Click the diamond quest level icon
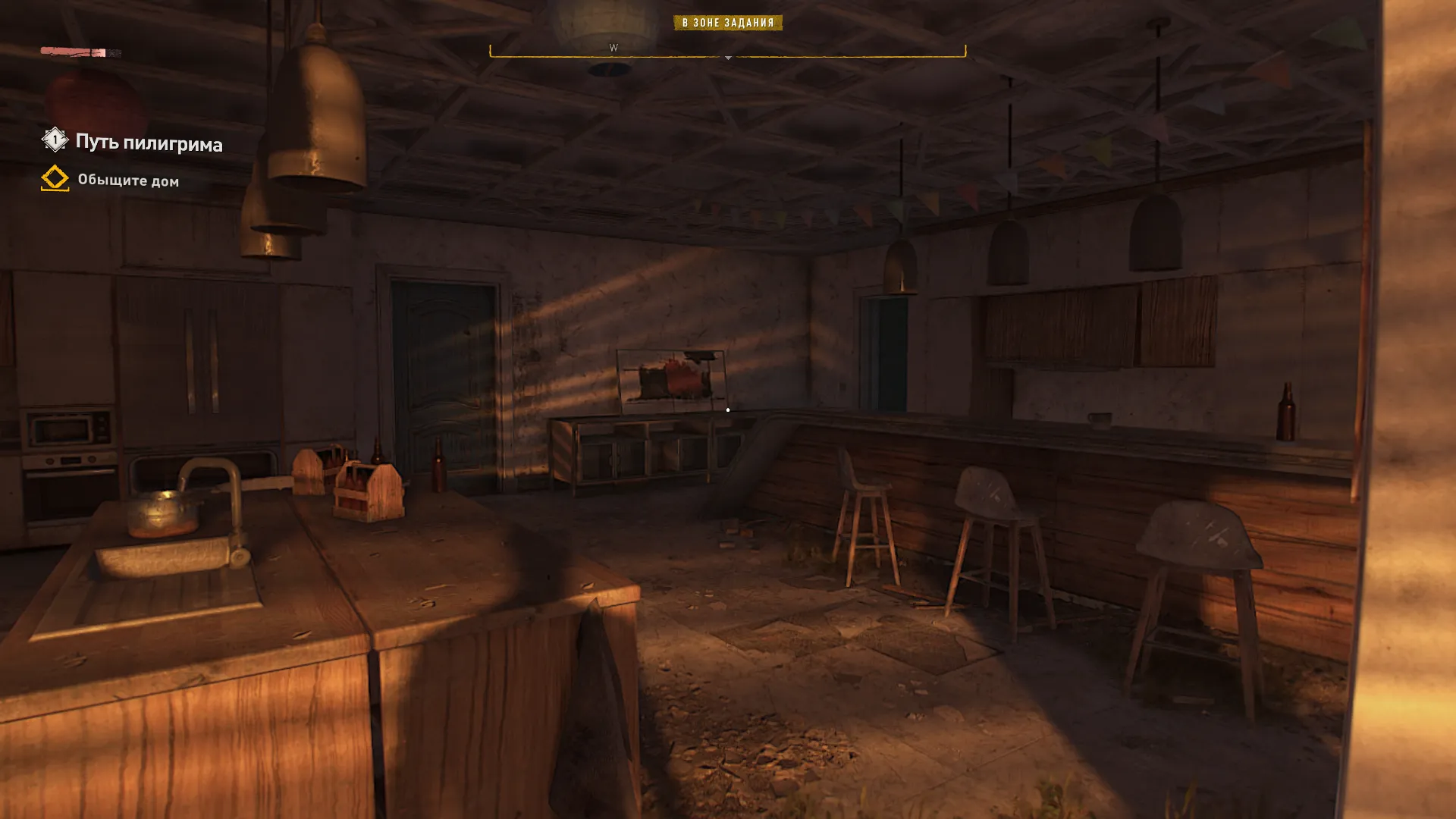1456x819 pixels. (x=55, y=140)
